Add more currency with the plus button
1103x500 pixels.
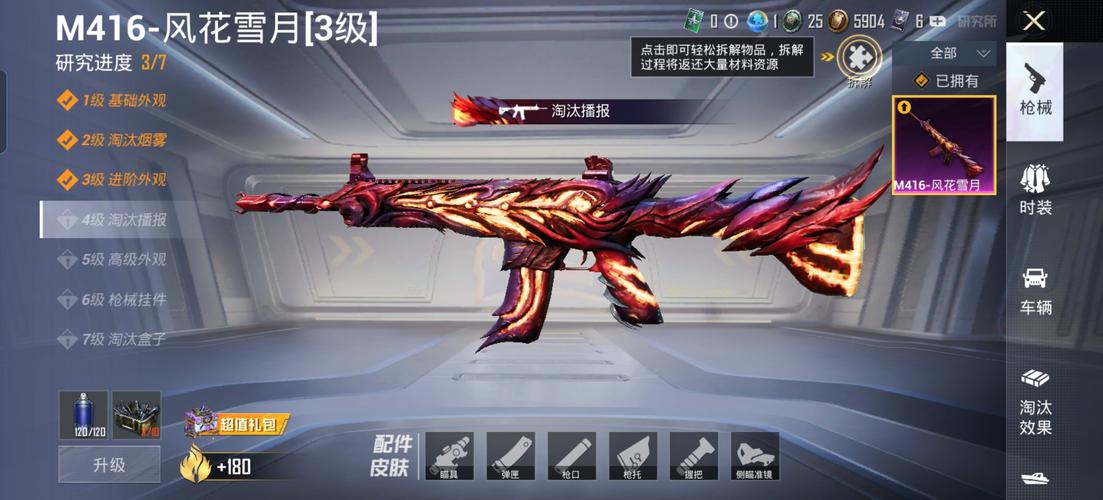937,21
